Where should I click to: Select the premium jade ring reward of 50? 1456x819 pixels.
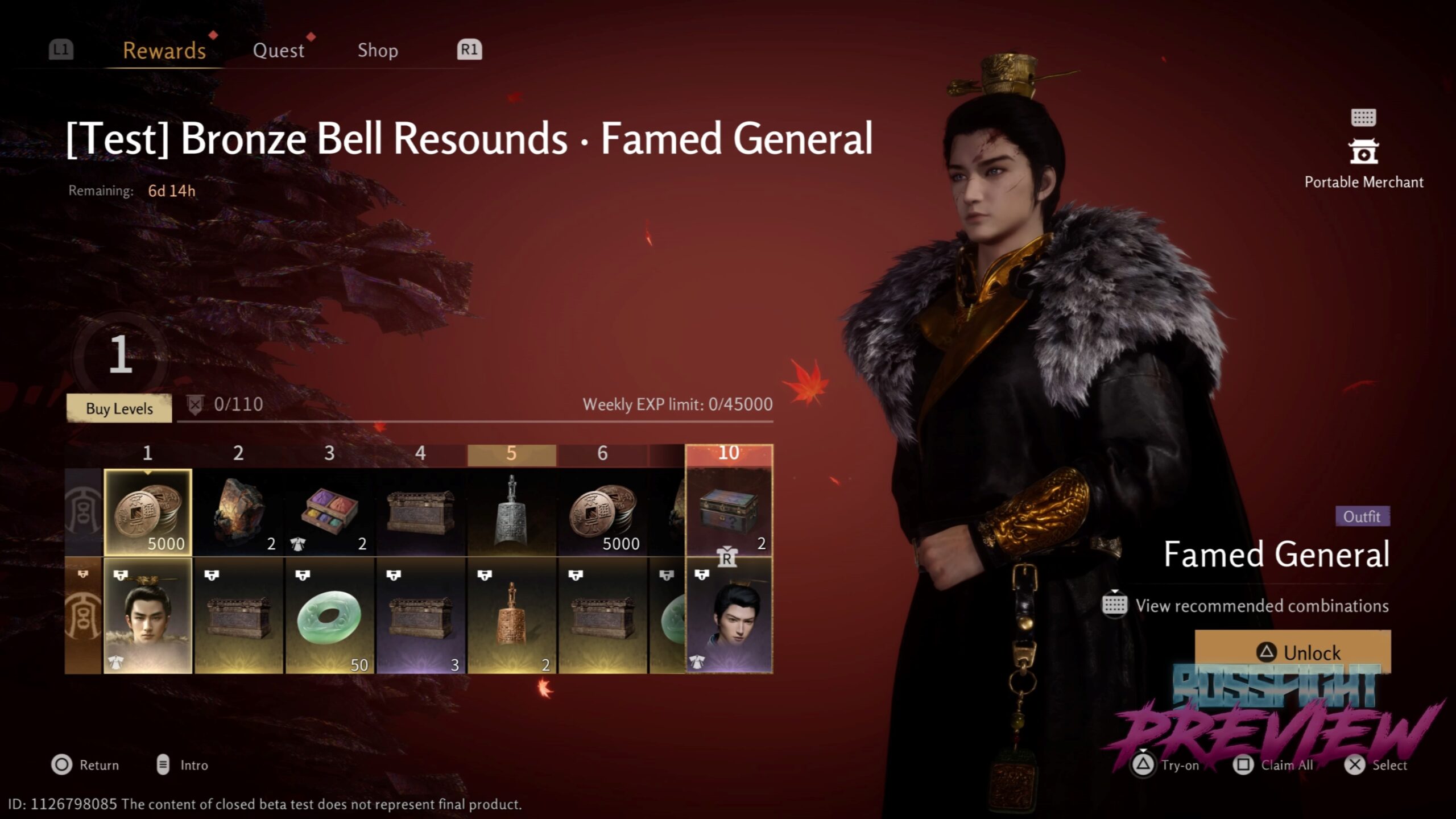pyautogui.click(x=330, y=616)
